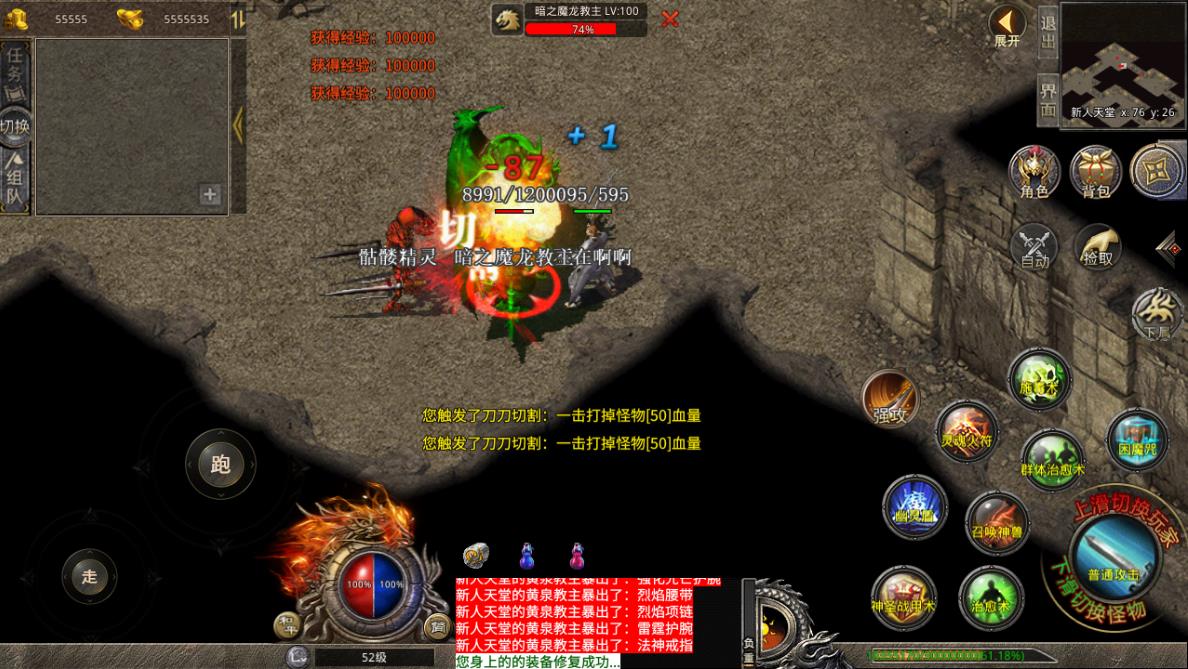
Task: Switch to the 组队 team tab
Action: point(15,180)
